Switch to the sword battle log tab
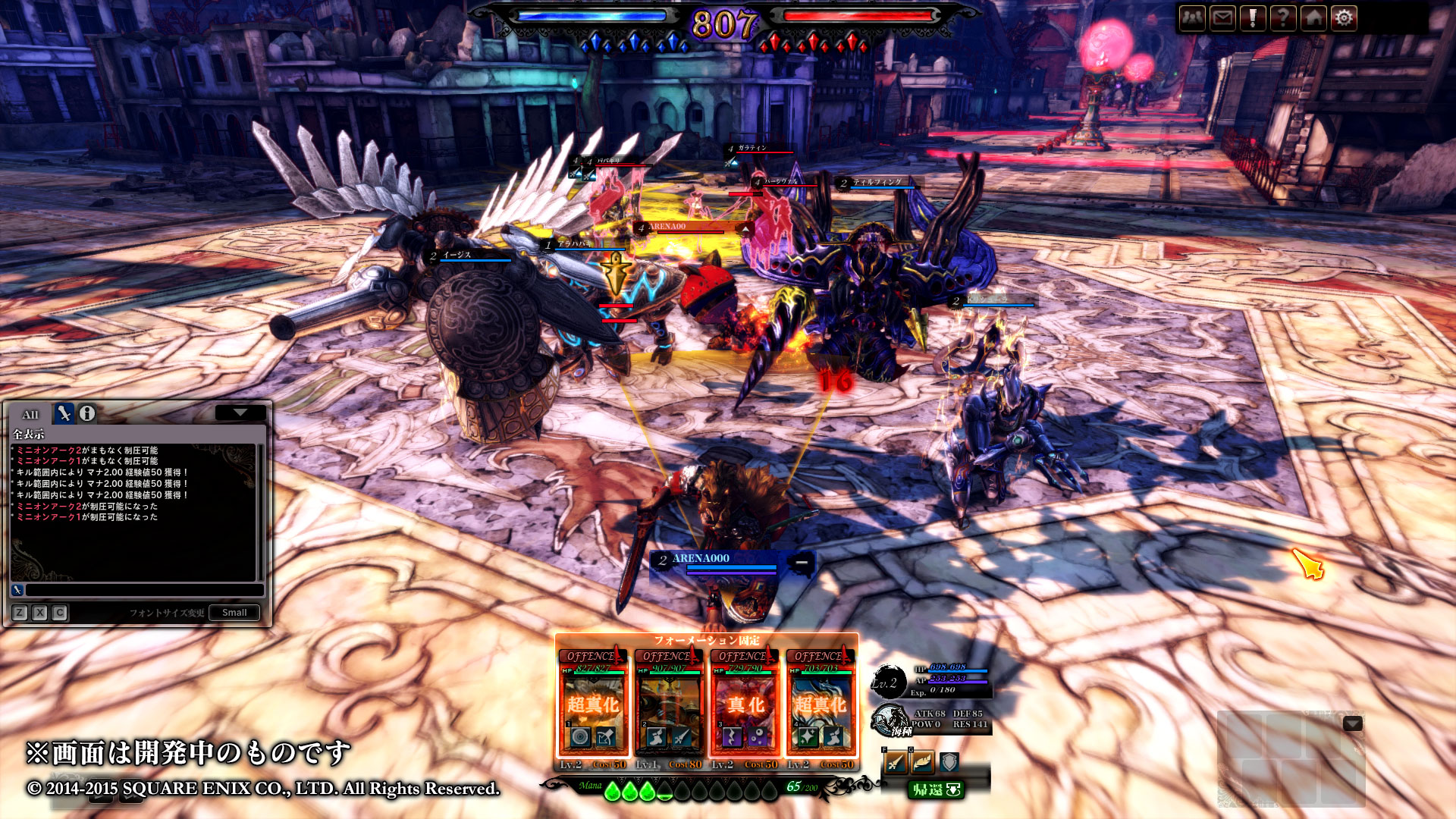Screen dimensions: 1456x819 tap(64, 413)
